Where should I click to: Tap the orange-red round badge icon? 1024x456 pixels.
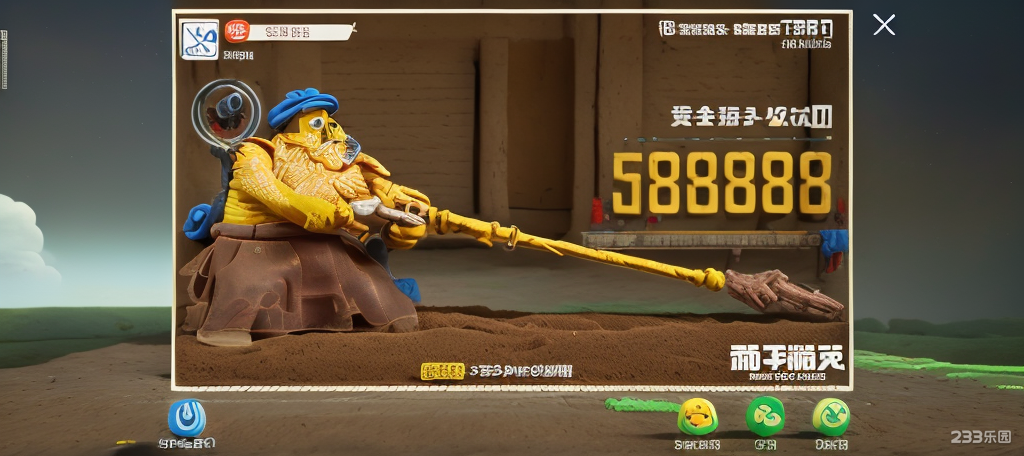click(237, 31)
